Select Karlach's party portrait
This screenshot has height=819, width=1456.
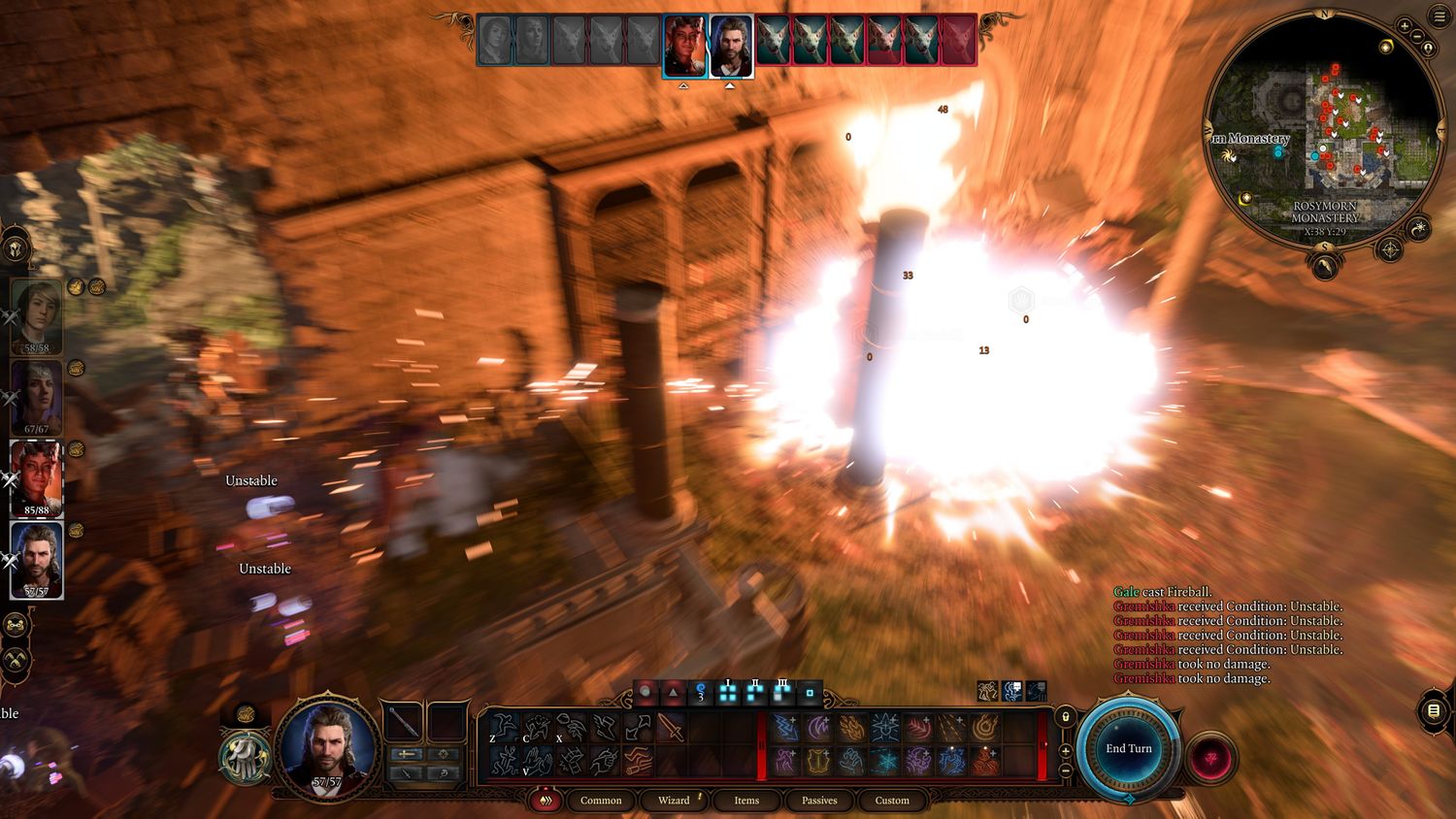(37, 477)
